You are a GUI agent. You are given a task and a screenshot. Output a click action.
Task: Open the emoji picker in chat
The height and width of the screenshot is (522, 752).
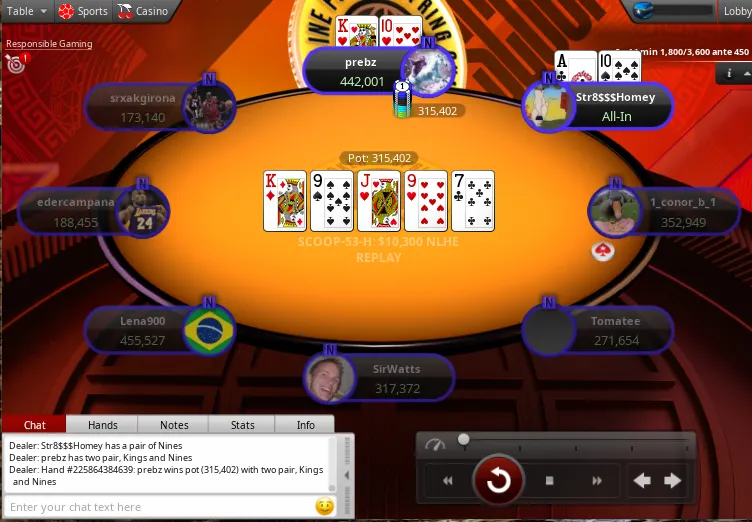tap(324, 507)
